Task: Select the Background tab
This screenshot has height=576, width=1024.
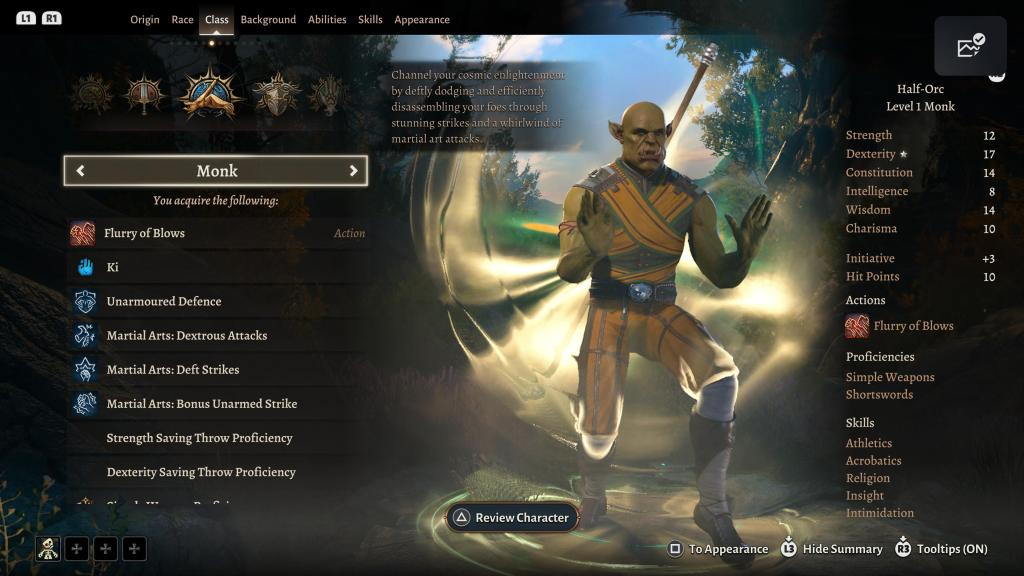Action: point(268,20)
